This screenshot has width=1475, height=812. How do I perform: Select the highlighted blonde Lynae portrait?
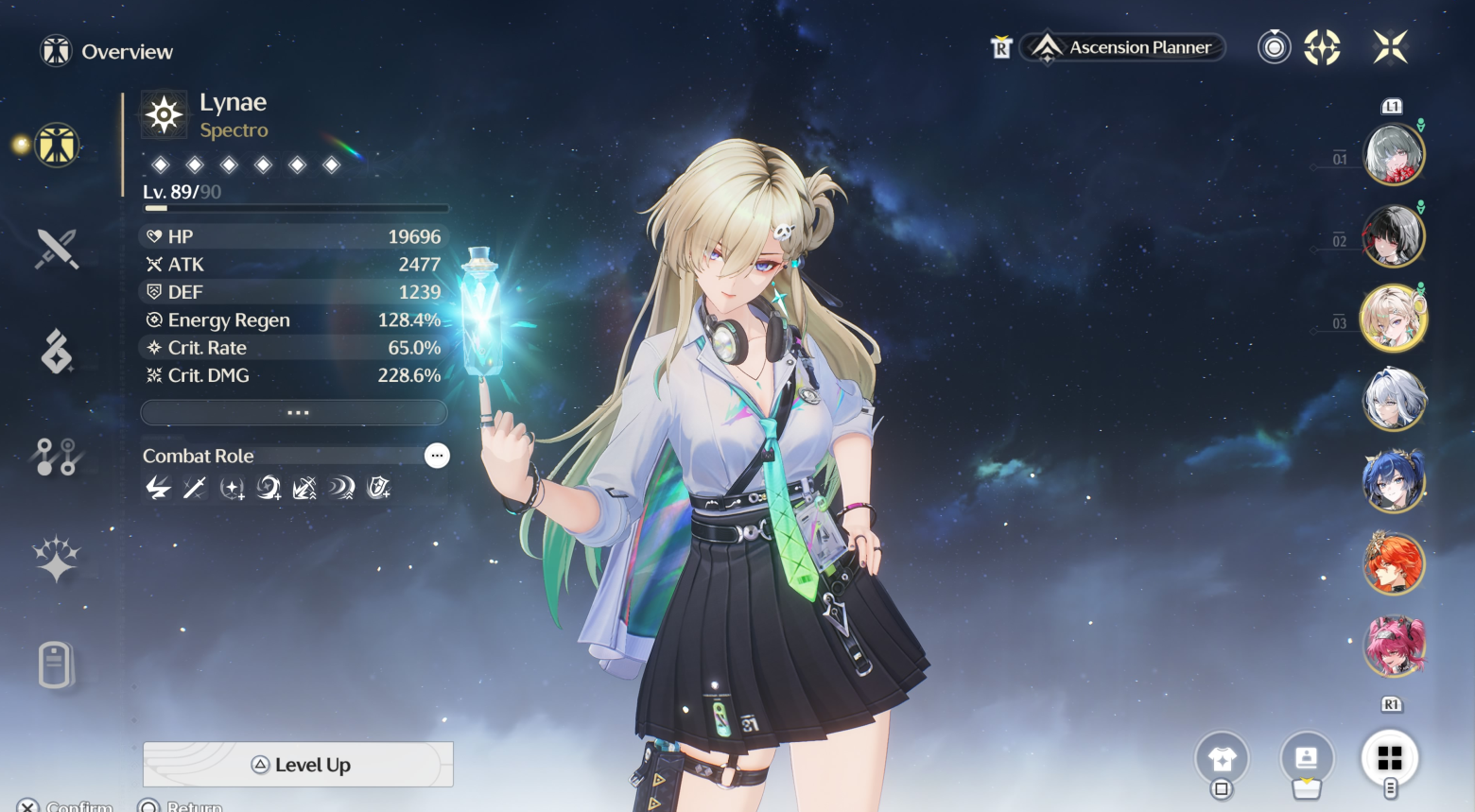[1394, 319]
